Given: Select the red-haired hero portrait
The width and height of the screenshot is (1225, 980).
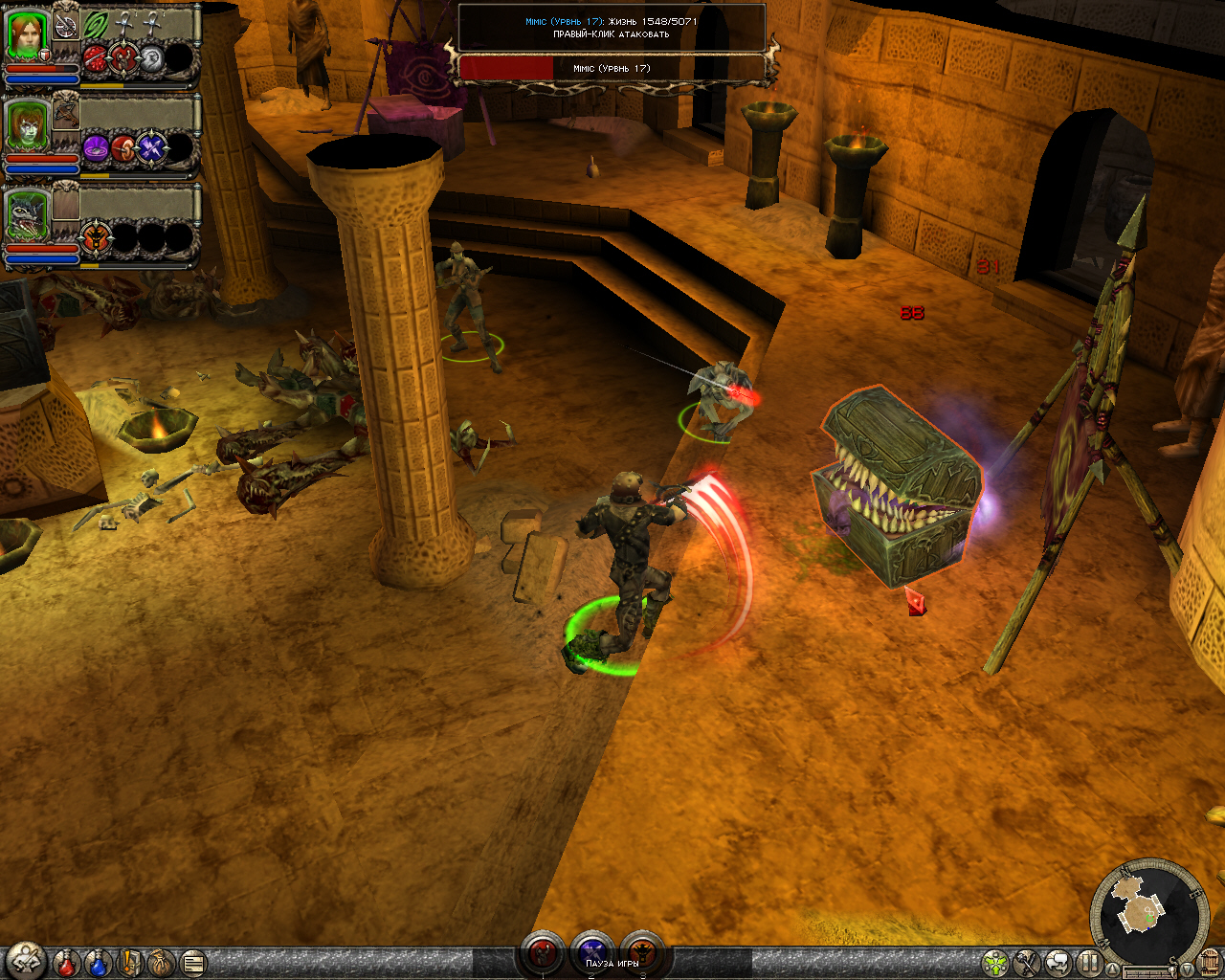Looking at the screenshot, I should click(x=27, y=36).
